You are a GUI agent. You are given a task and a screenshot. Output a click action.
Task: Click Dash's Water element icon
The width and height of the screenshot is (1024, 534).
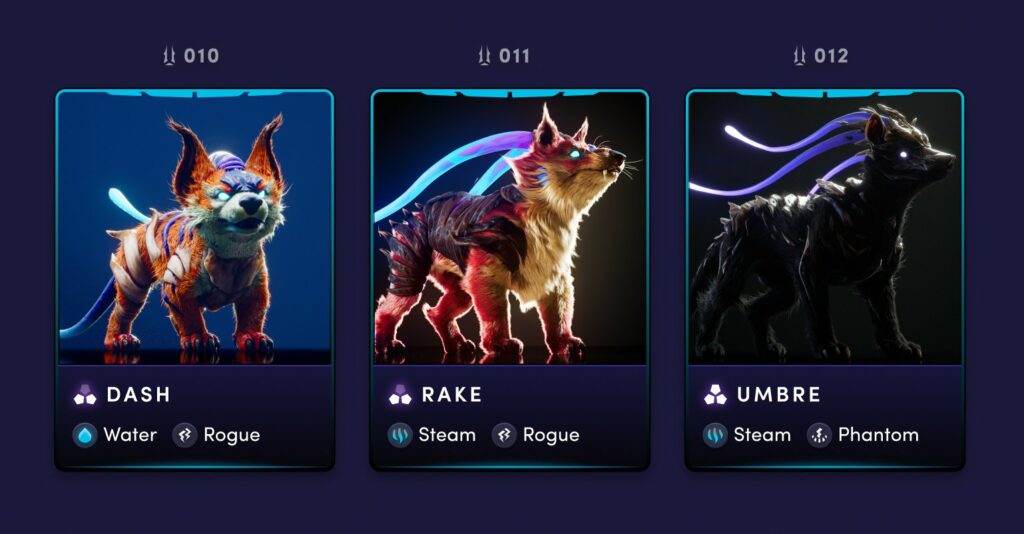coord(85,435)
